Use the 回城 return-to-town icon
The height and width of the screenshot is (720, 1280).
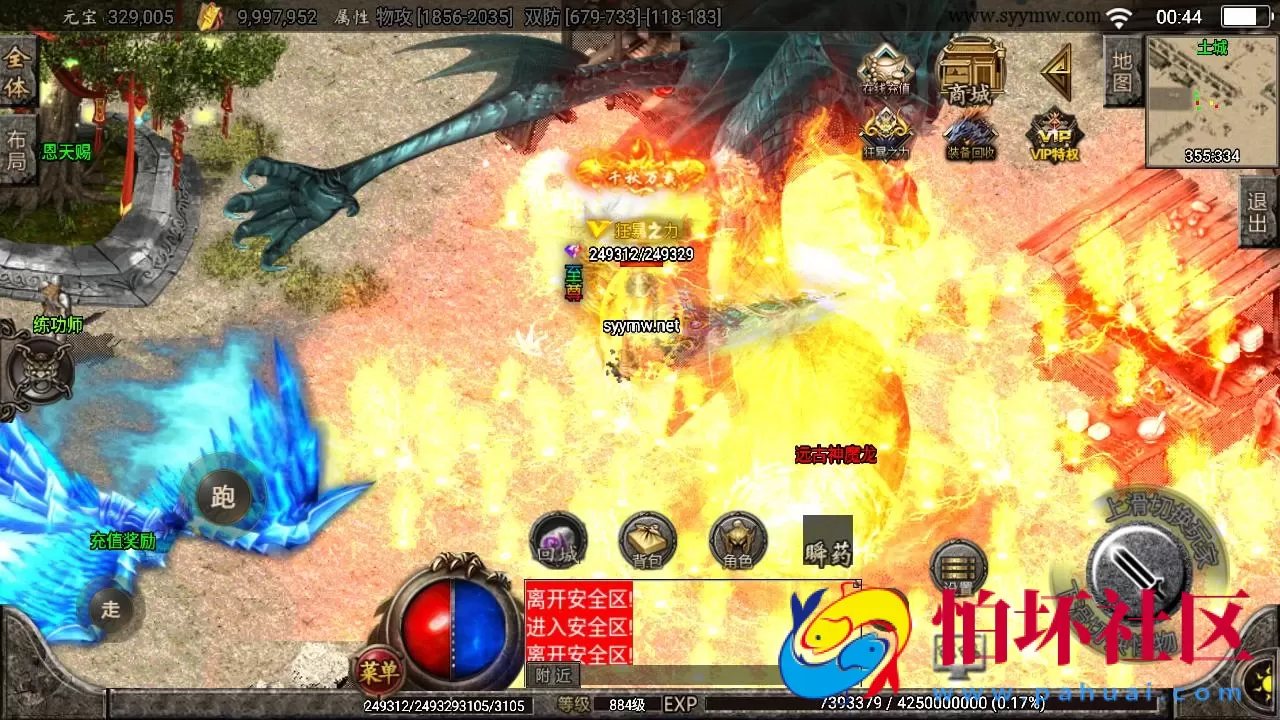[x=558, y=540]
